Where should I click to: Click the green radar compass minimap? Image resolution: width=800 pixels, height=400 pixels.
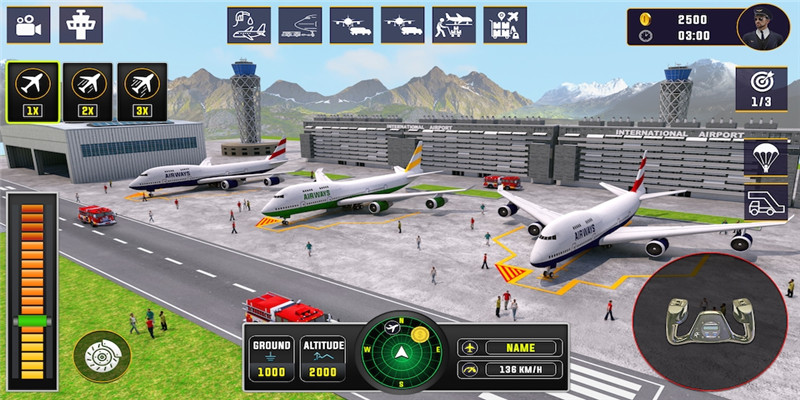point(404,352)
